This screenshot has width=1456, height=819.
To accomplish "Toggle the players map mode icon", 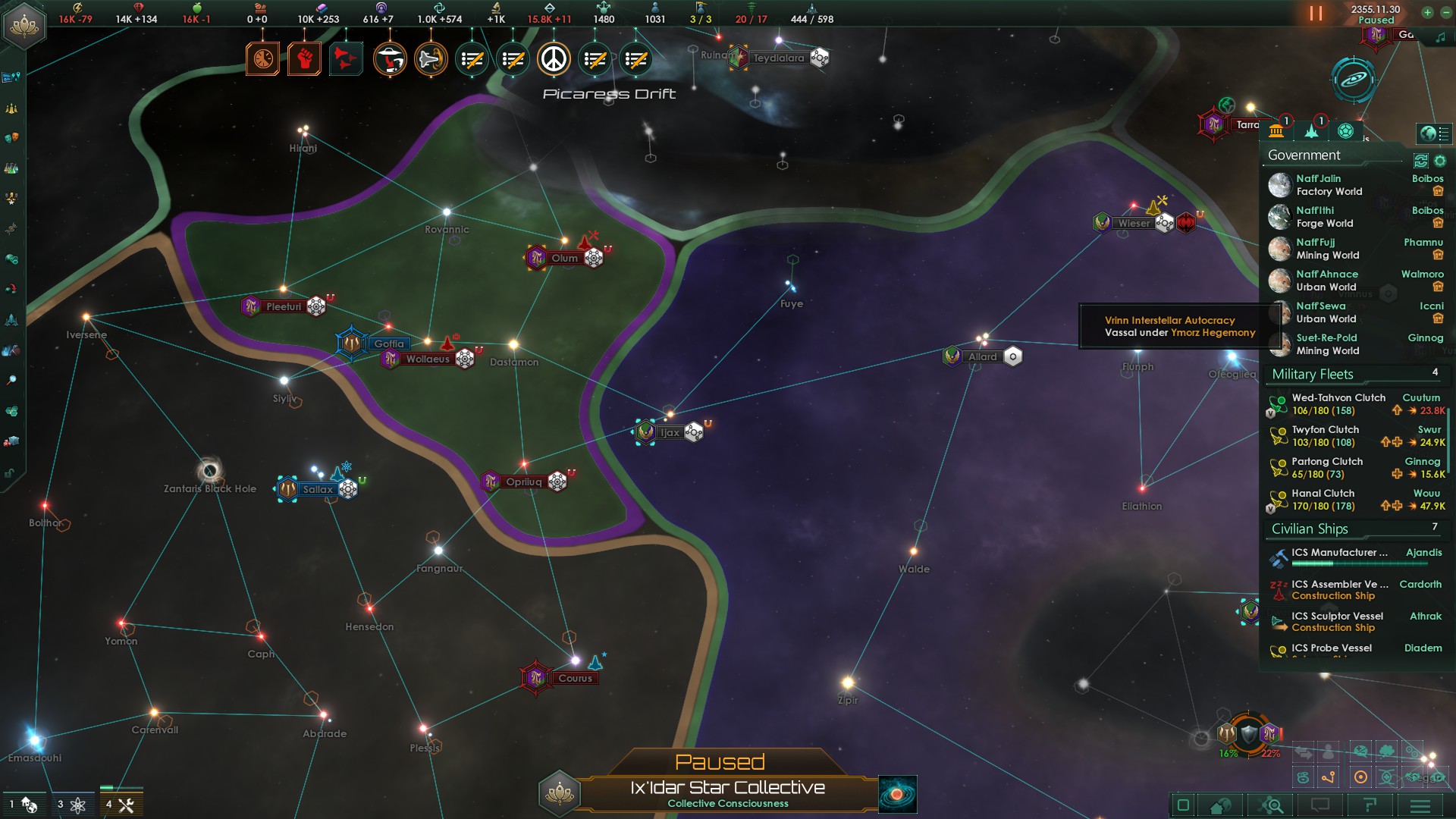I will tap(1329, 752).
